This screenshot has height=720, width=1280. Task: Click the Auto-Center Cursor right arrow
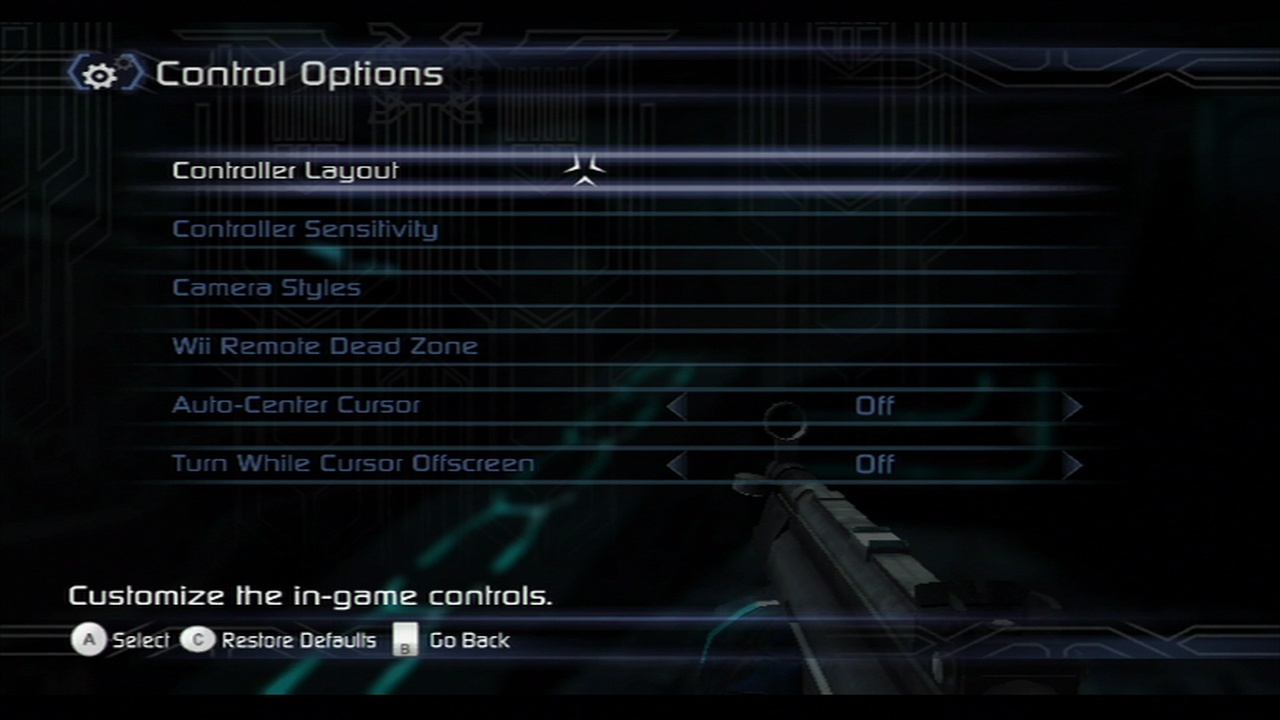(1072, 406)
